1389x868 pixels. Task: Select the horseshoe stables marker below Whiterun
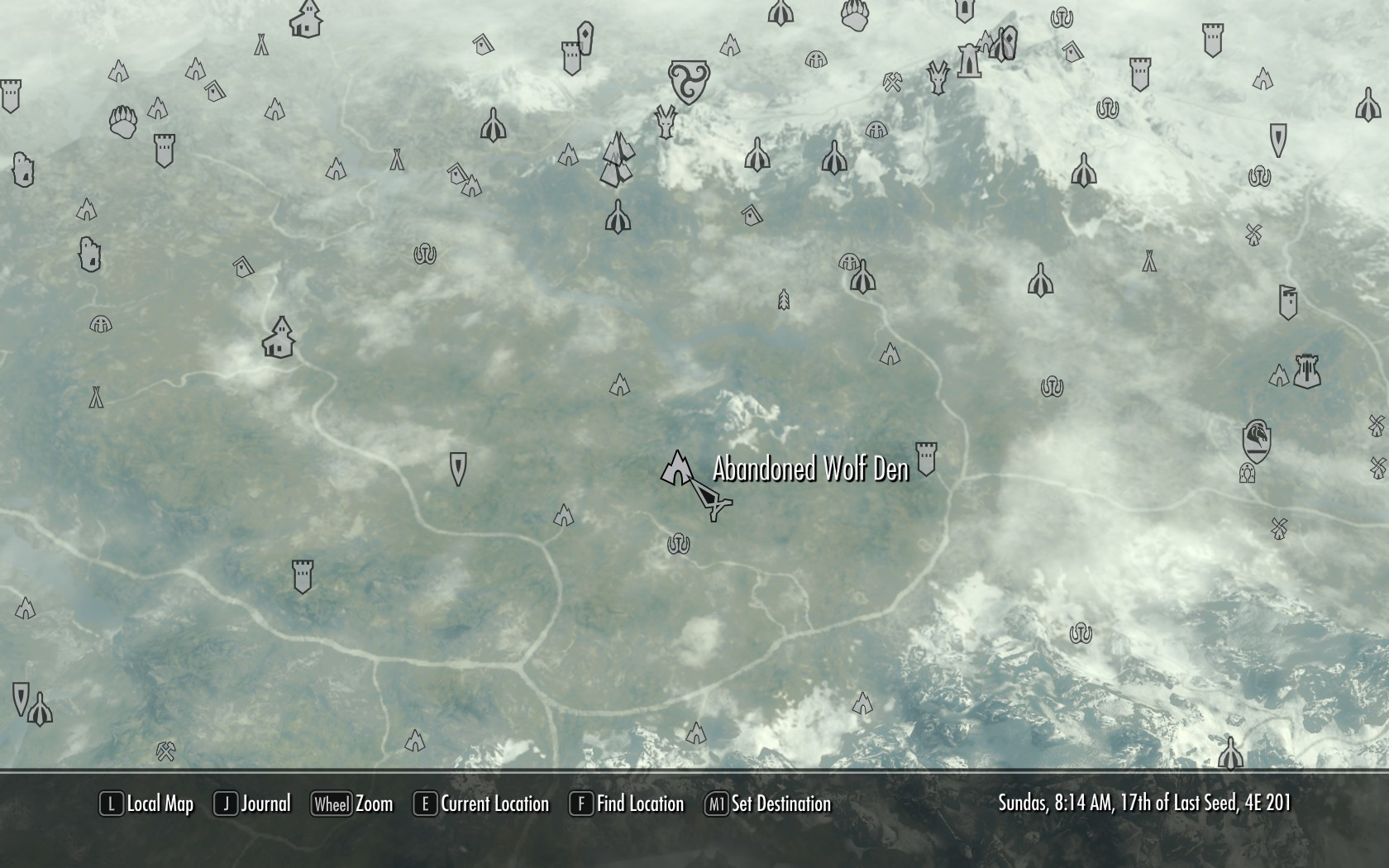tap(1248, 474)
